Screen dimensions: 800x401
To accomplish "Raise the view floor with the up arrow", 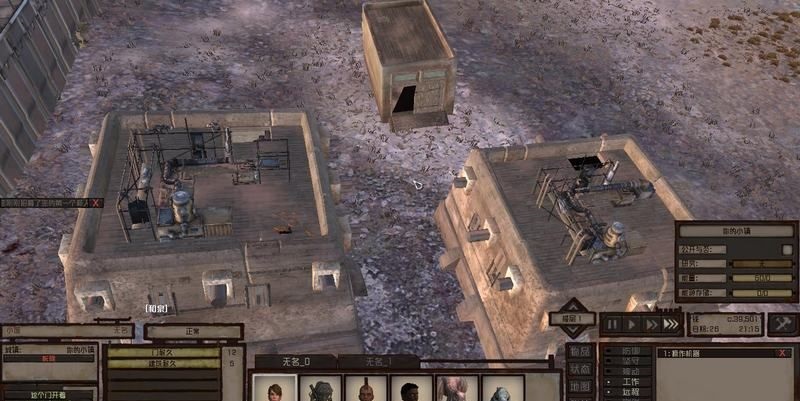I will click(574, 305).
